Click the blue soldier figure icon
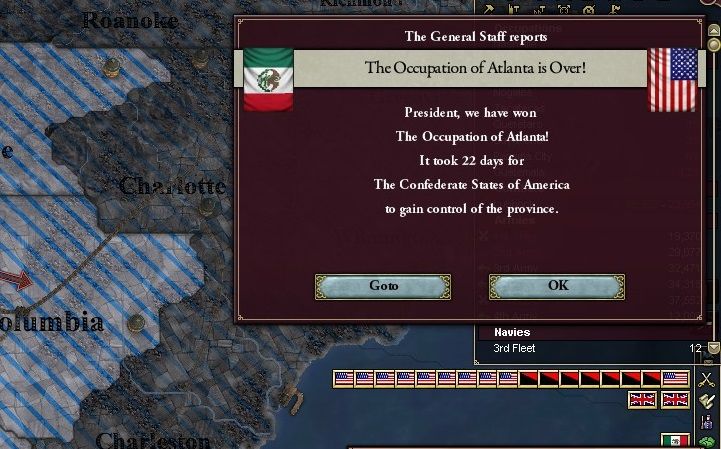 click(708, 421)
